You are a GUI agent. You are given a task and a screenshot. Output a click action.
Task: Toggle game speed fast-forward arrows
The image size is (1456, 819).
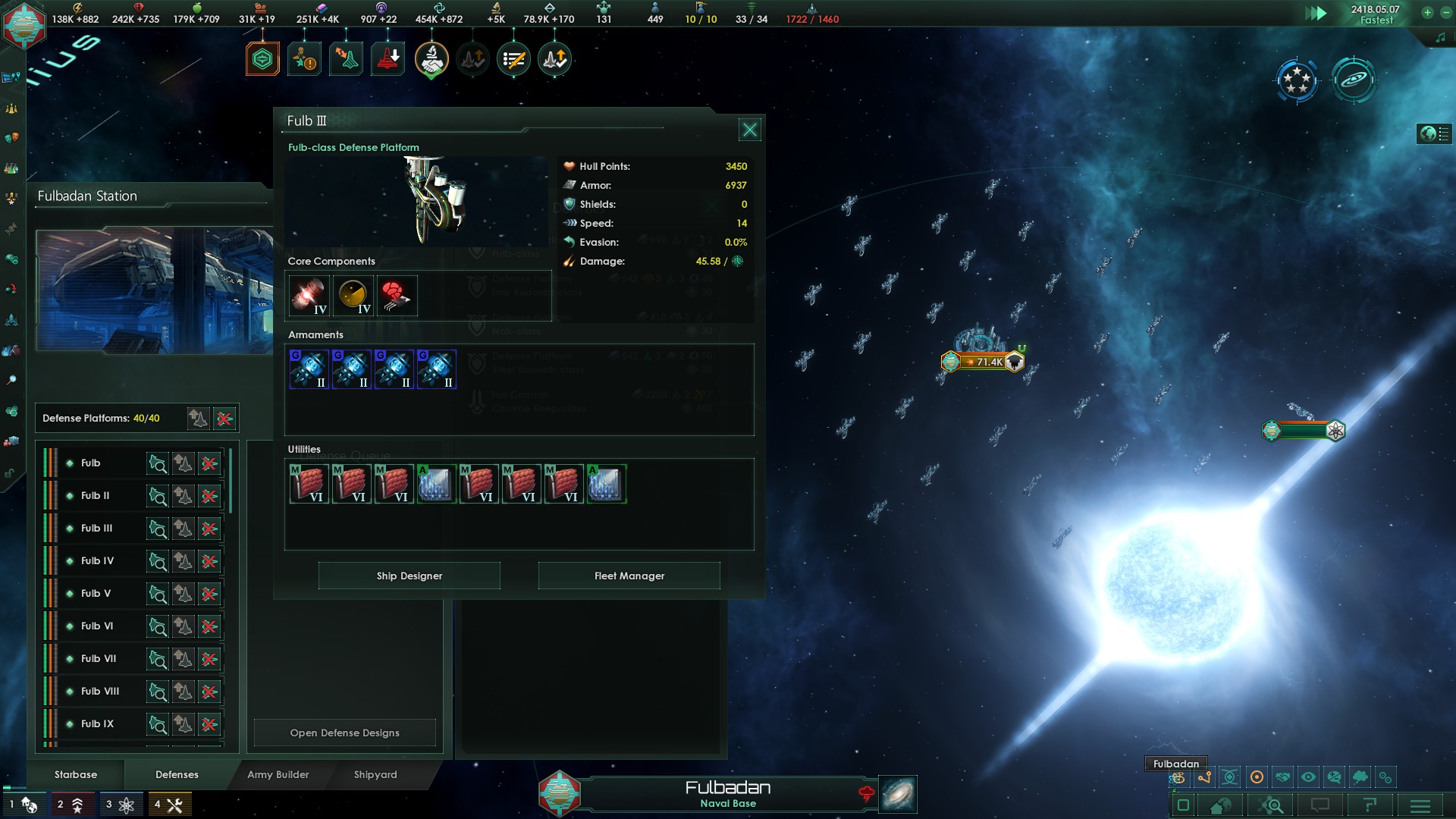tap(1316, 13)
